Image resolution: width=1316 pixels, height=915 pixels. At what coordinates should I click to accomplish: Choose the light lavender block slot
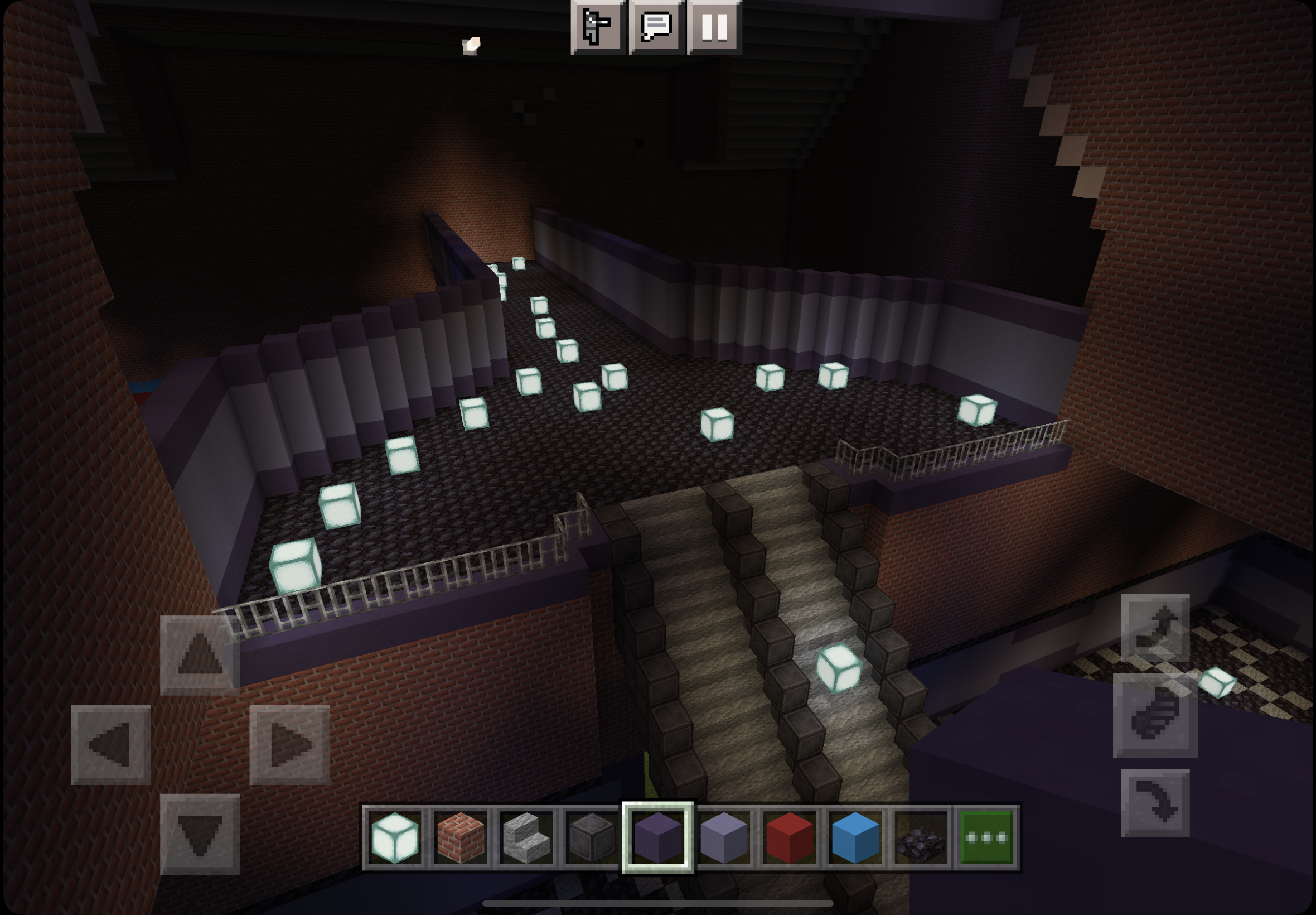724,837
